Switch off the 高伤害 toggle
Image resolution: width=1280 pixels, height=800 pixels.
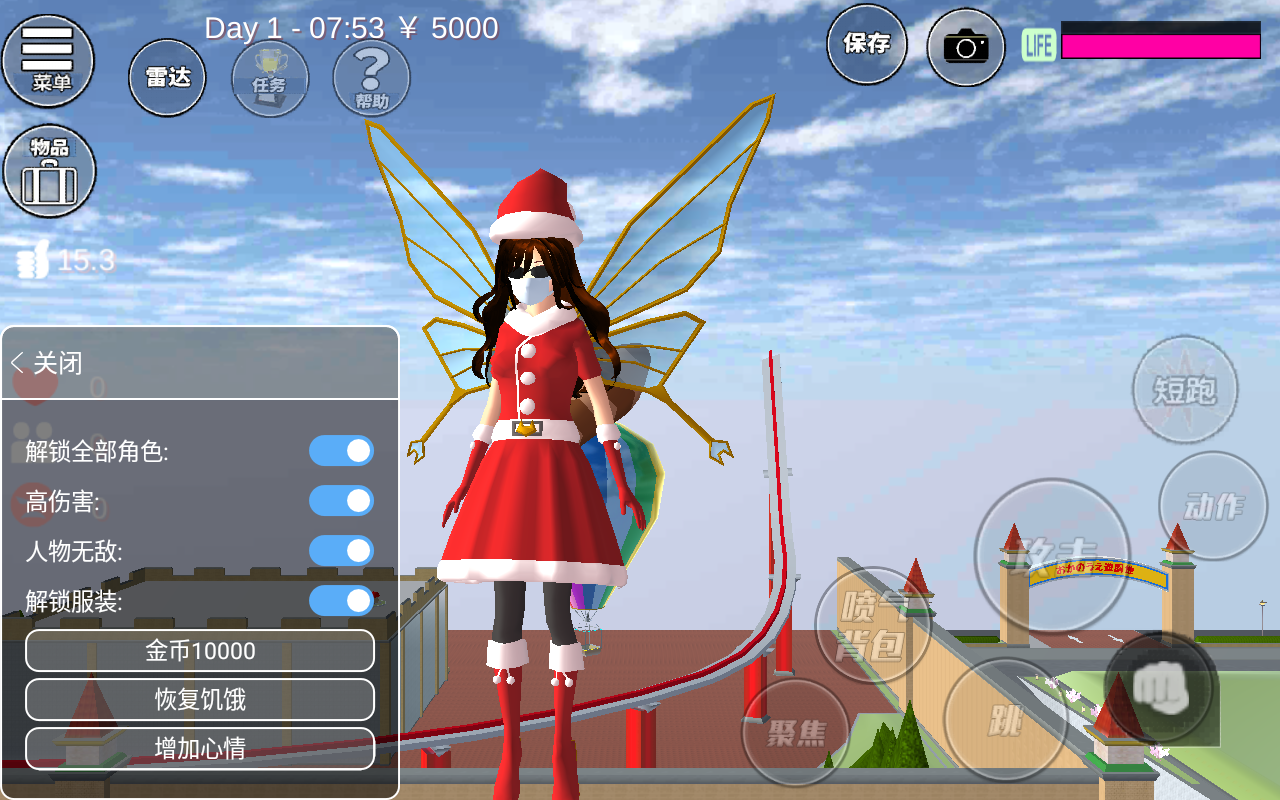tap(341, 501)
